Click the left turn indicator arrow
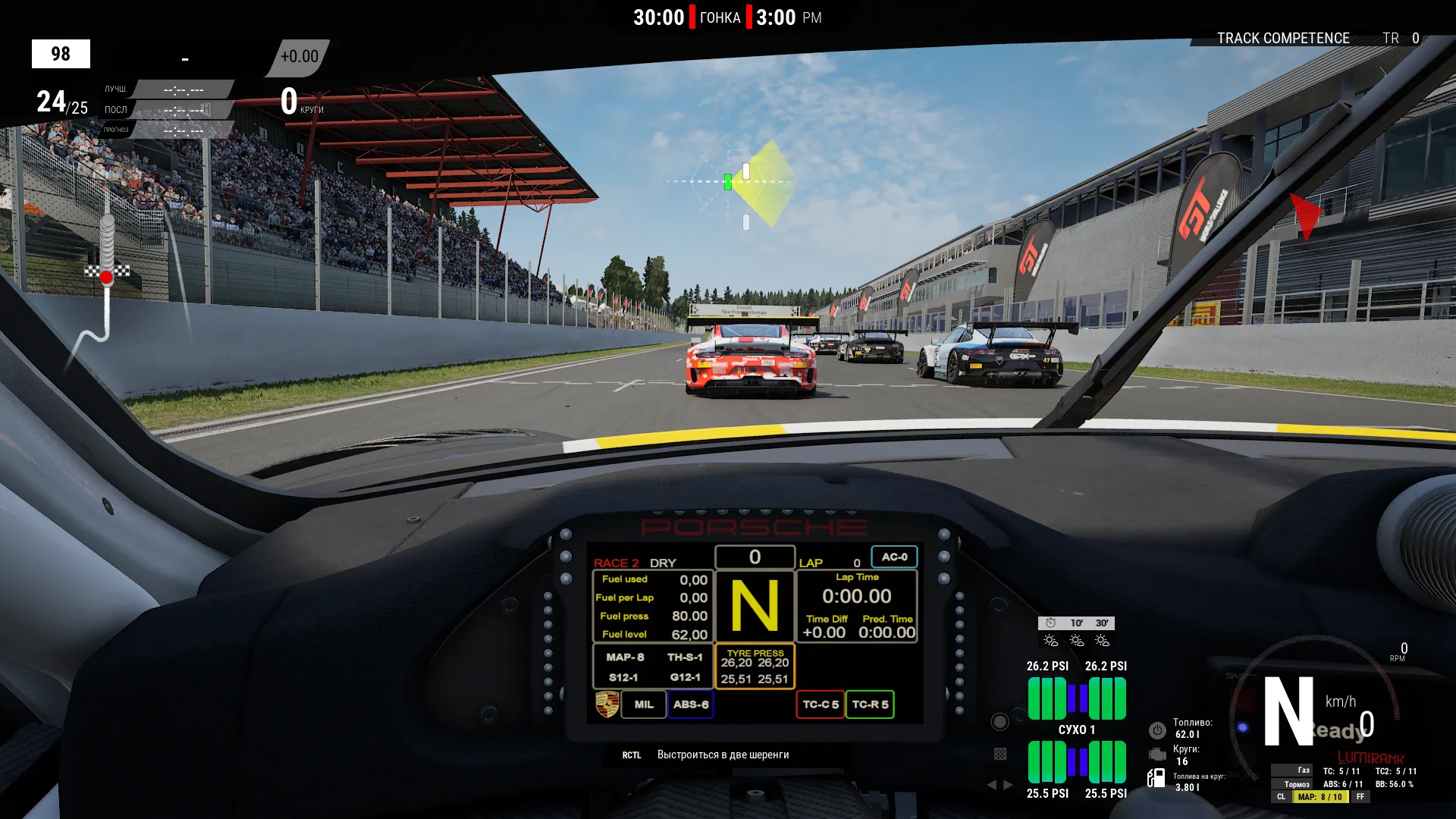This screenshot has height=819, width=1456. pos(992,785)
